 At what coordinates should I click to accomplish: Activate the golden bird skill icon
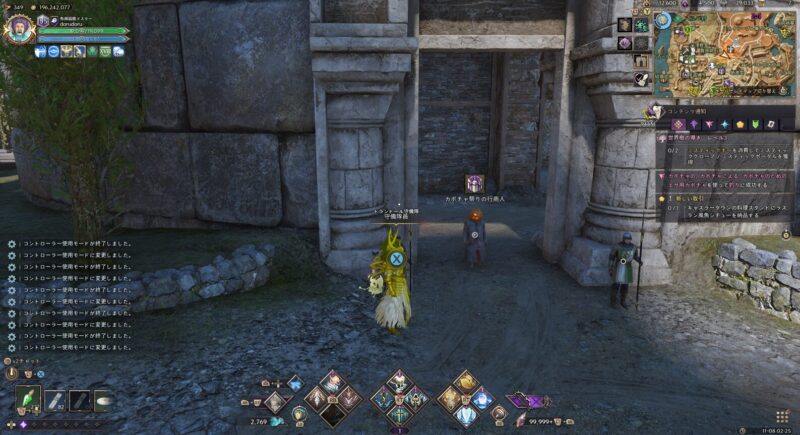465,381
